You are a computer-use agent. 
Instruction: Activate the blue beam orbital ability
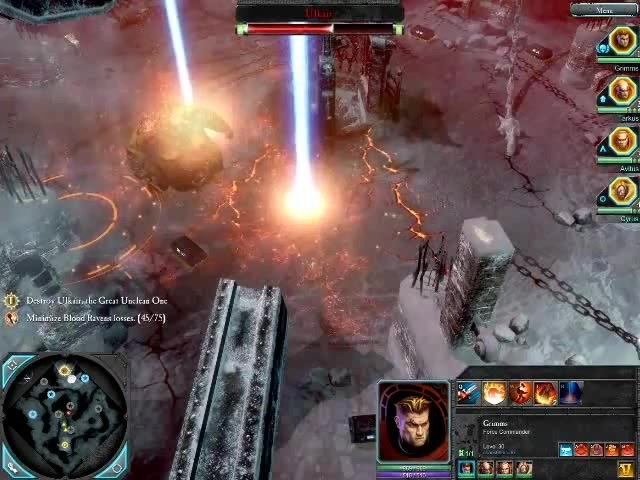[x=570, y=393]
